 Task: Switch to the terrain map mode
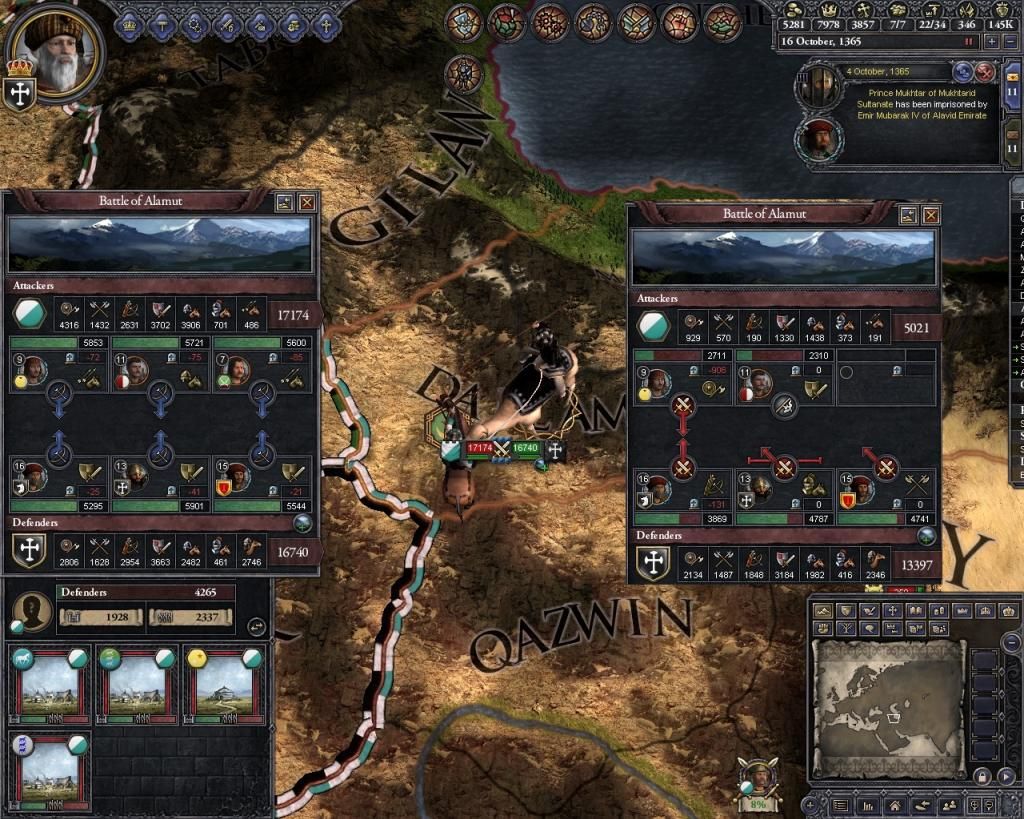pyautogui.click(x=824, y=610)
